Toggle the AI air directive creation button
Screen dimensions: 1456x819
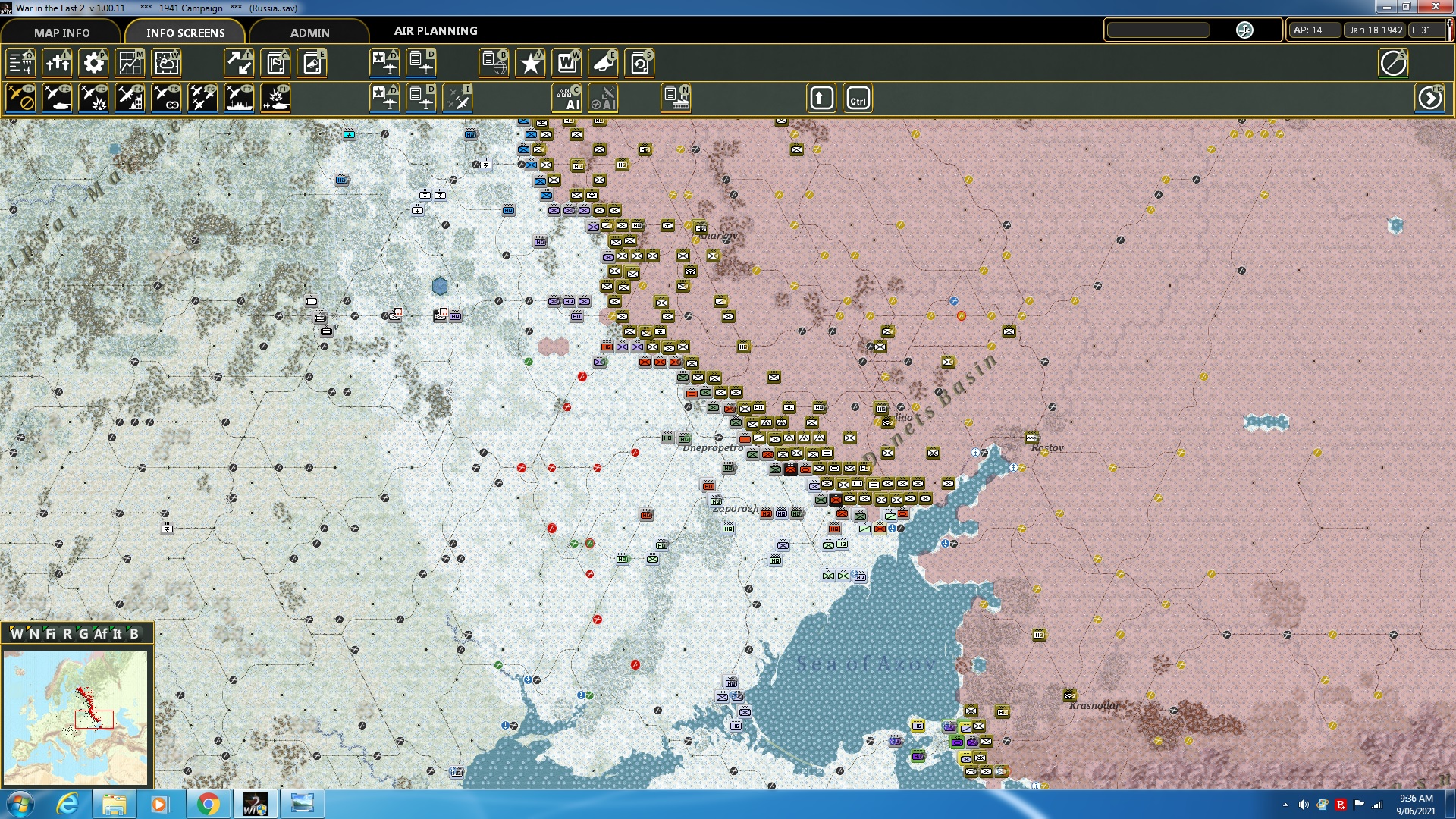click(604, 99)
